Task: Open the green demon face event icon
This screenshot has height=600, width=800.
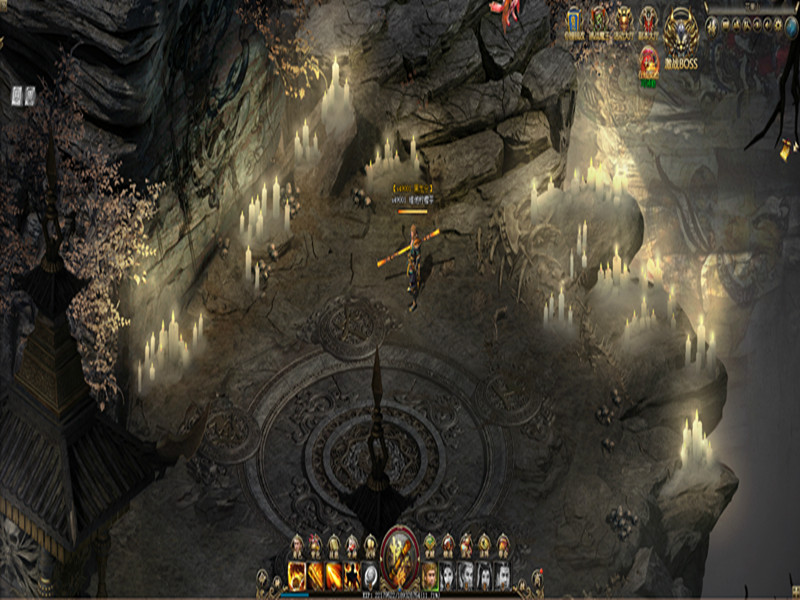Action: coord(599,19)
